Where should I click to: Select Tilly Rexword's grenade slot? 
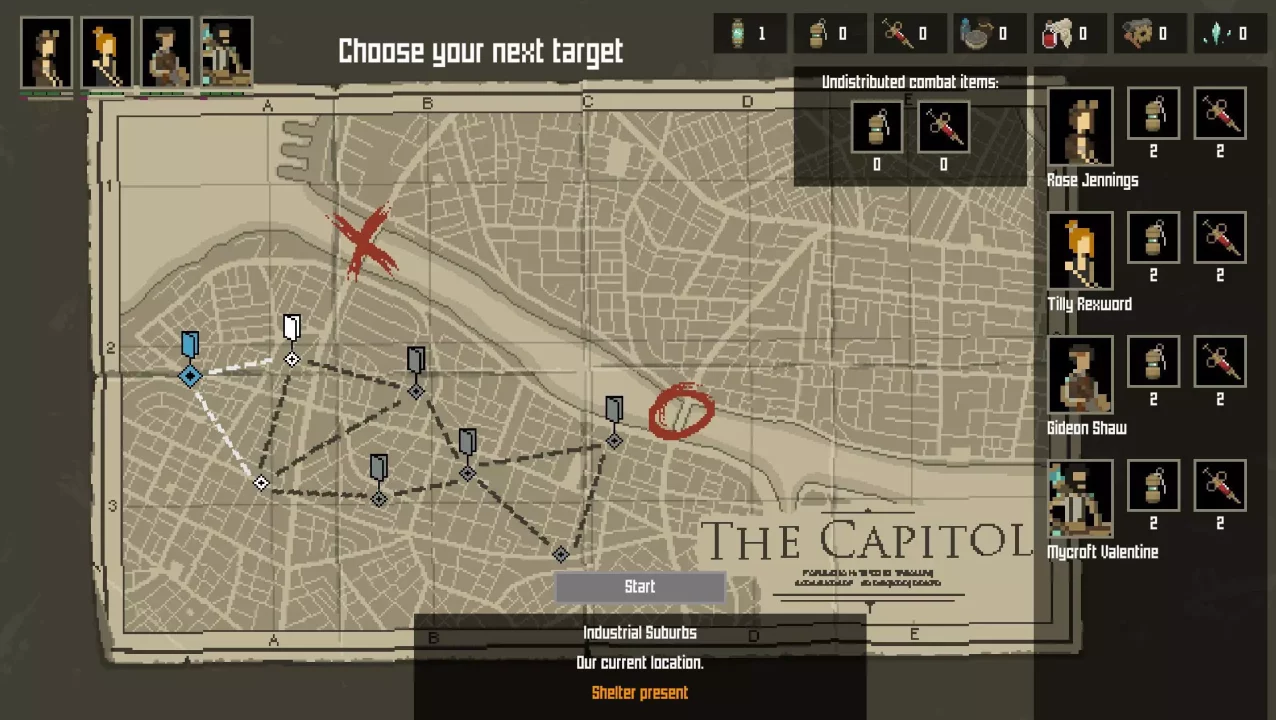click(x=1153, y=238)
